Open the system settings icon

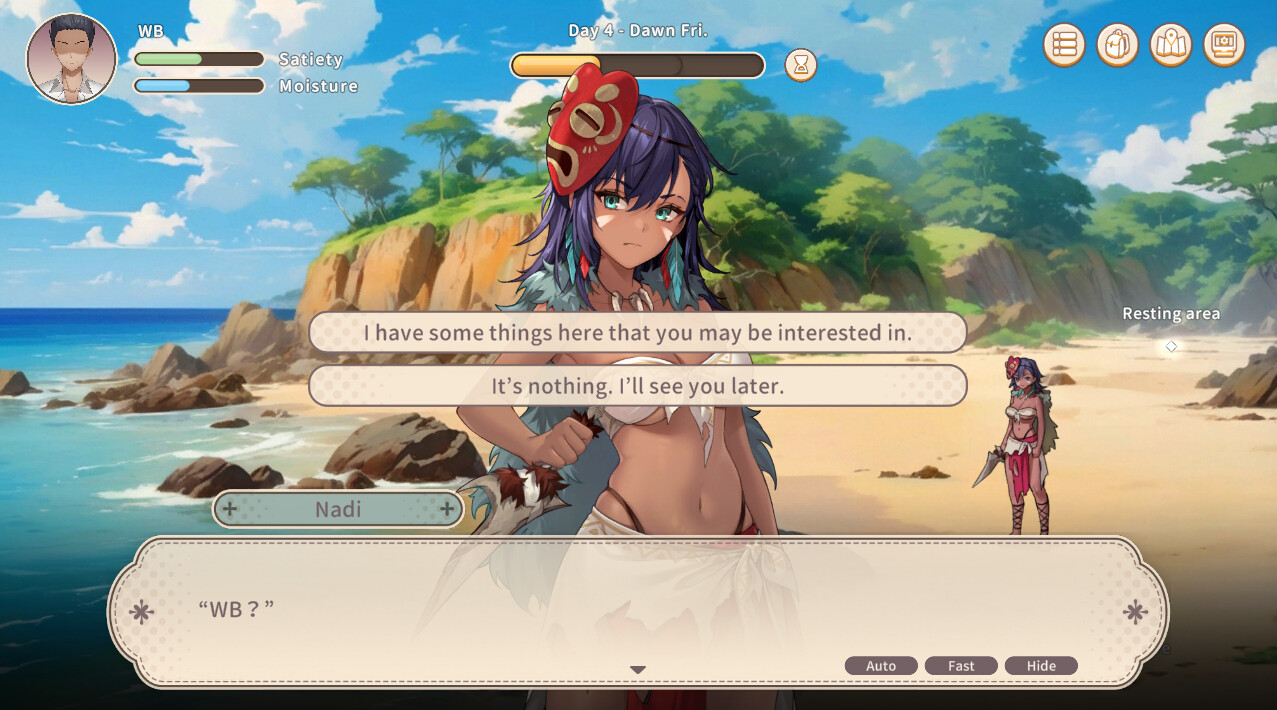(1223, 45)
